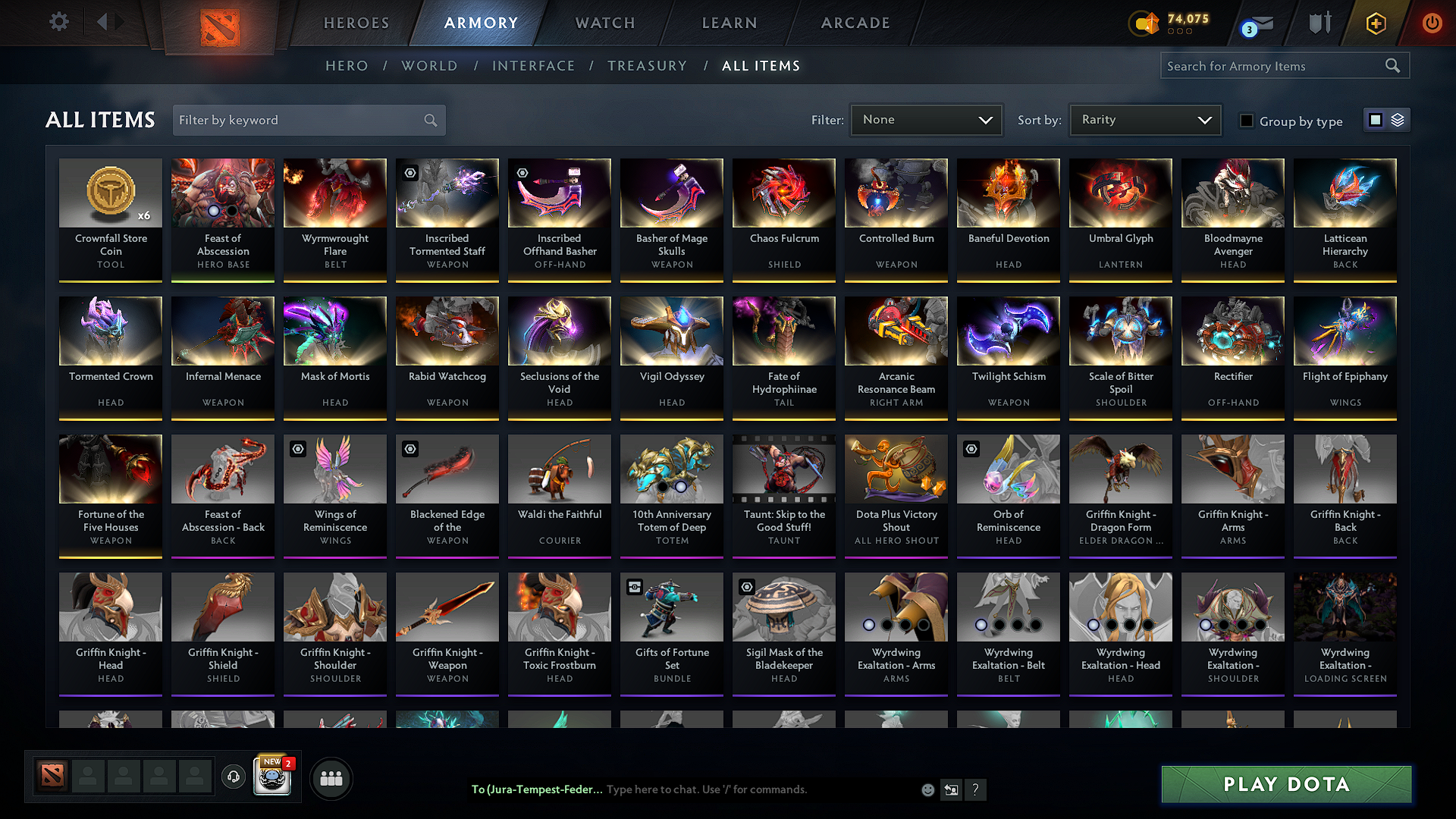Open the emoji picker in the chat bar
Viewport: 1456px width, 819px height.
click(x=927, y=789)
